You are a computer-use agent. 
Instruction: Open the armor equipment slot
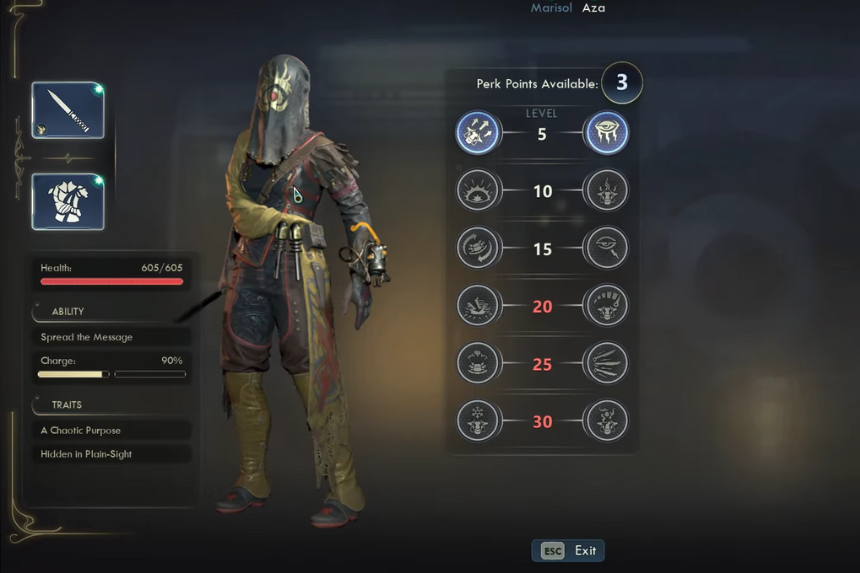pos(68,201)
